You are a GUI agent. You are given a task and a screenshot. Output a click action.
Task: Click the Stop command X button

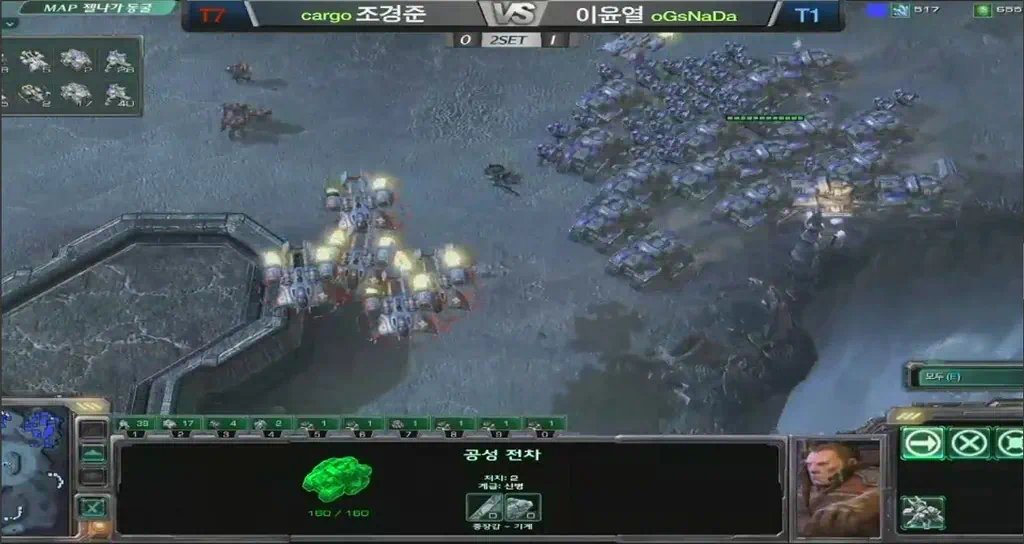969,442
